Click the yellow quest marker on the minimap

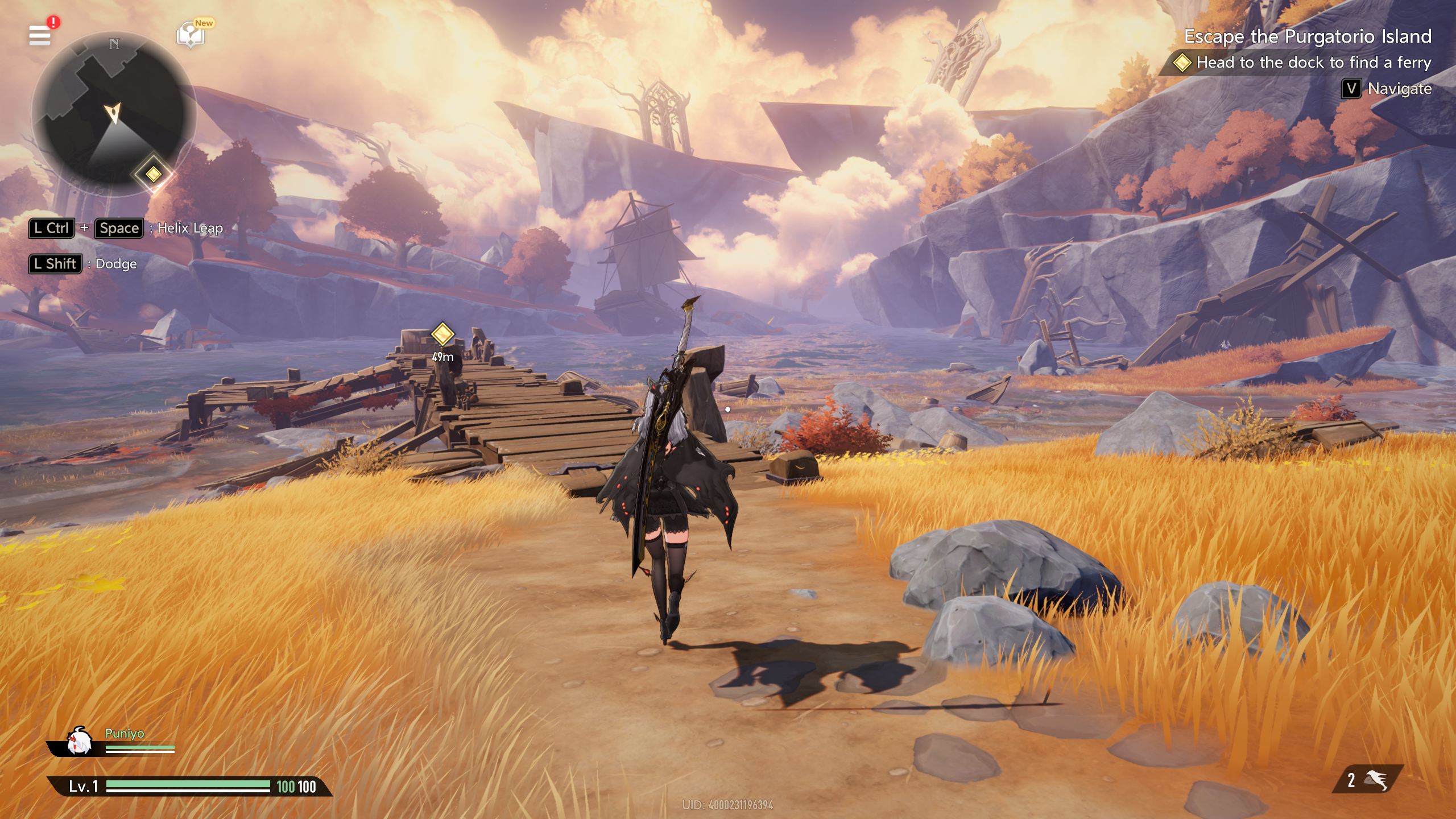pyautogui.click(x=153, y=173)
